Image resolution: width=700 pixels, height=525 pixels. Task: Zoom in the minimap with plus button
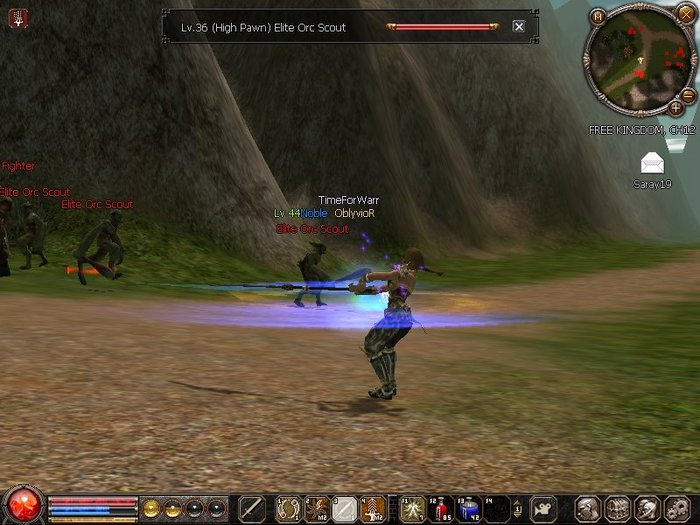click(676, 107)
